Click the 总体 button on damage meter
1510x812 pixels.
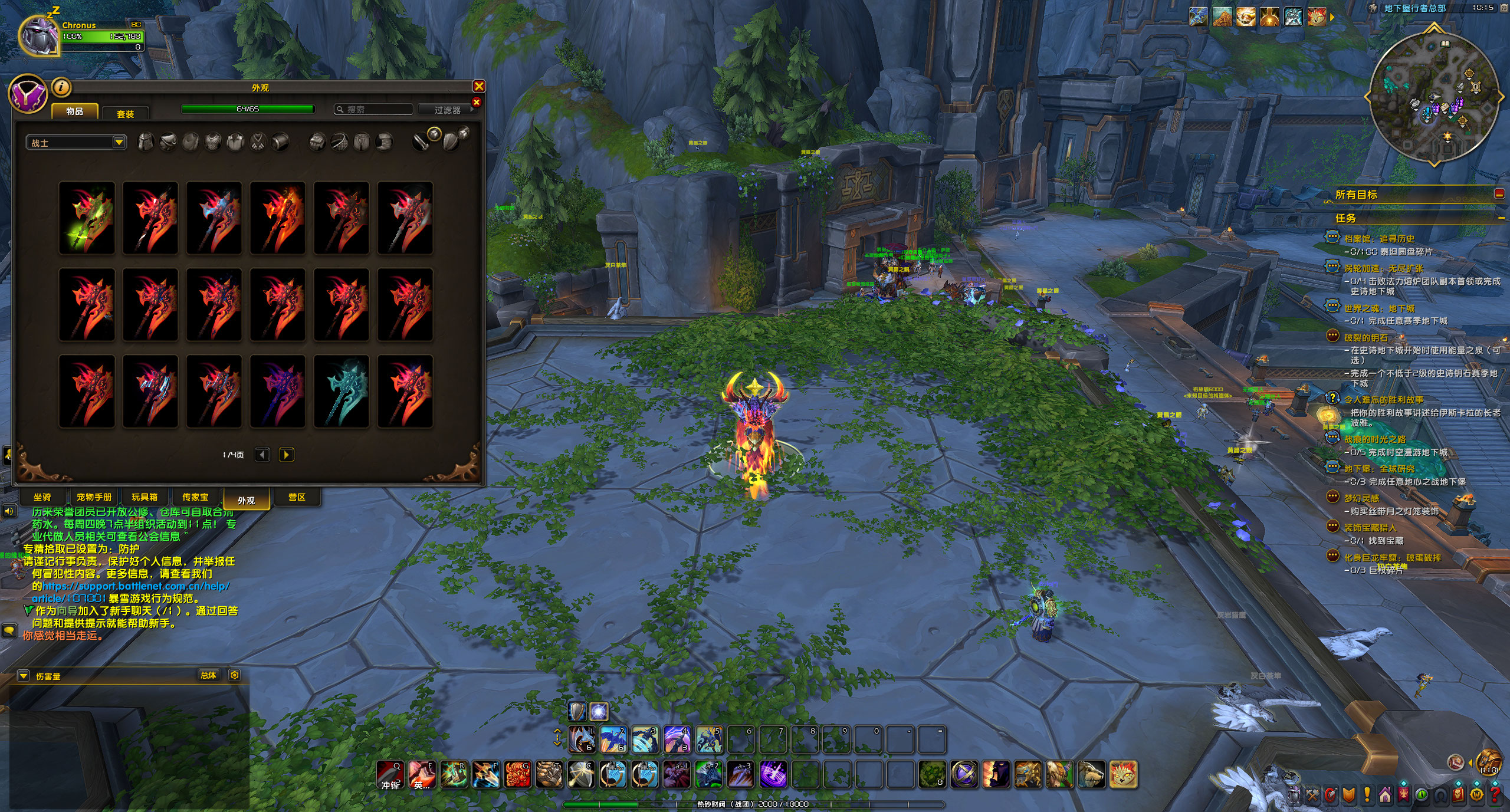(x=208, y=675)
